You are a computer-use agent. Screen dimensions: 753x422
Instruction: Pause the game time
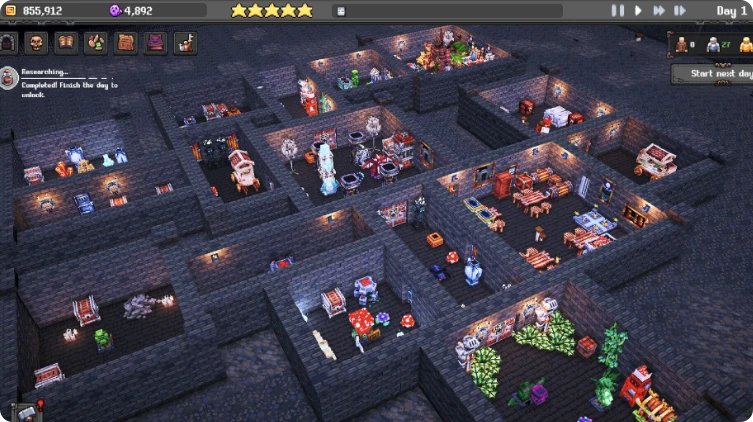tap(618, 11)
